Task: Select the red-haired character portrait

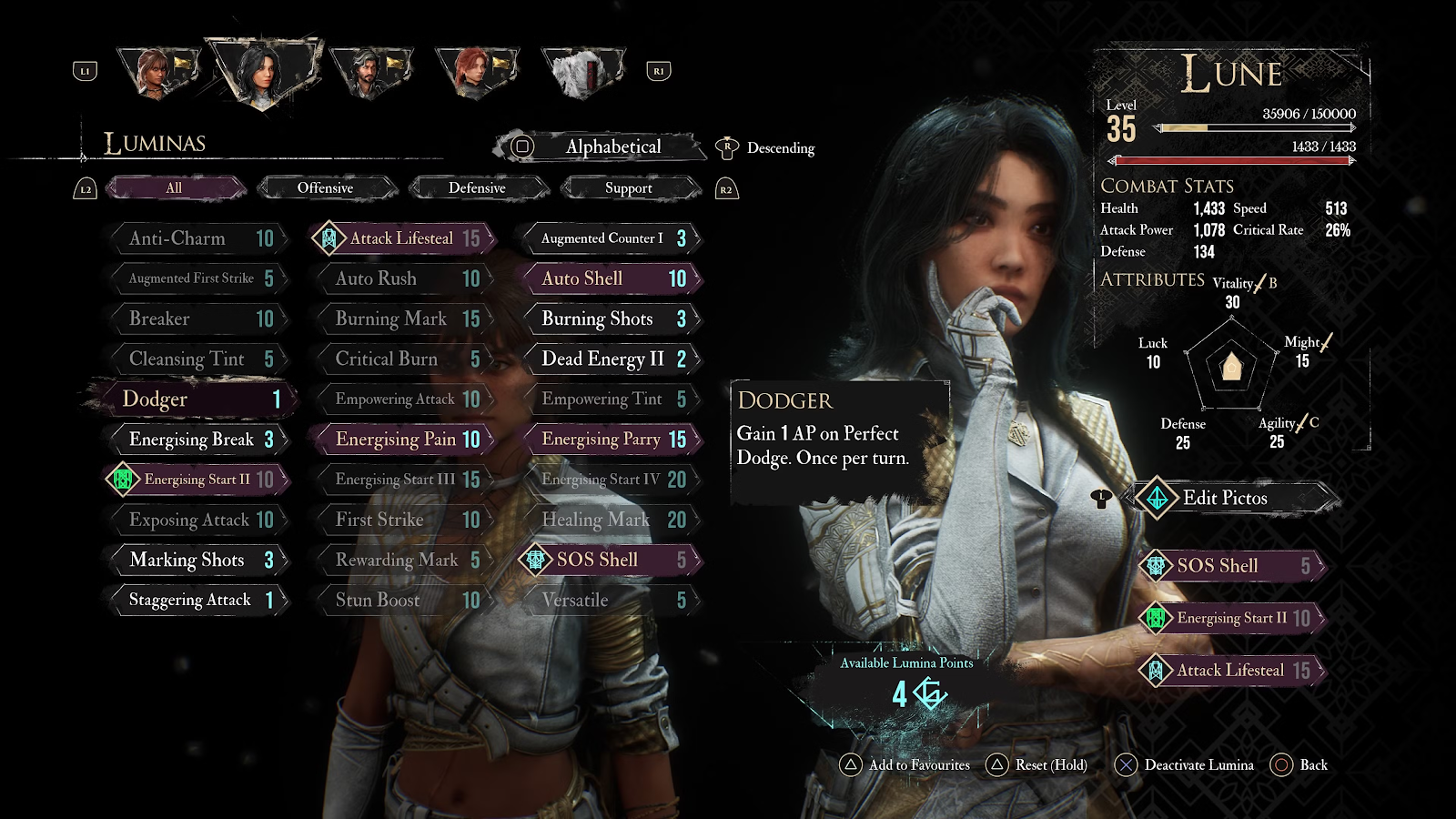Action: point(476,71)
